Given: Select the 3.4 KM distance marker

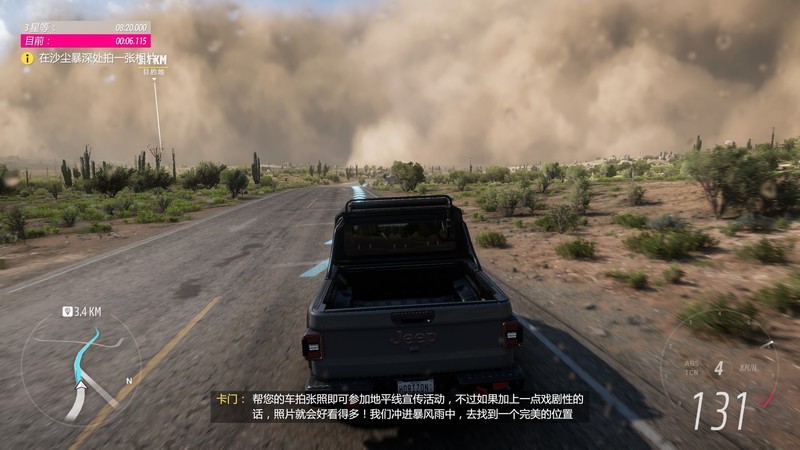Looking at the screenshot, I should click(83, 312).
